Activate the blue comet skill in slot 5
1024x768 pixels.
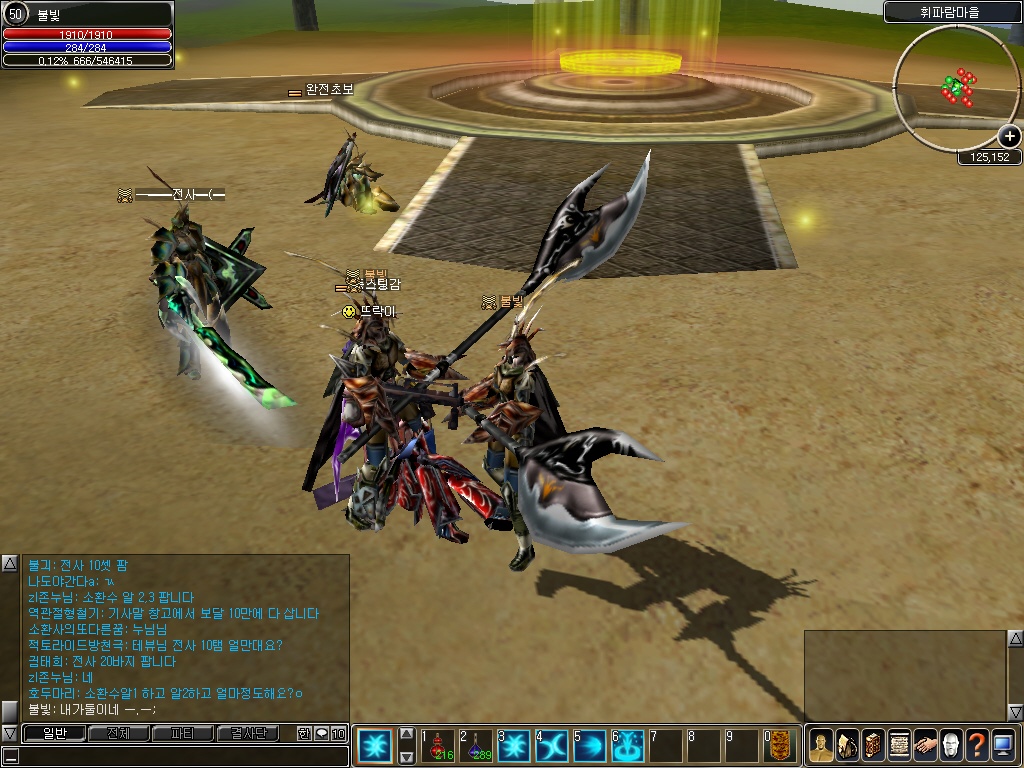(591, 746)
